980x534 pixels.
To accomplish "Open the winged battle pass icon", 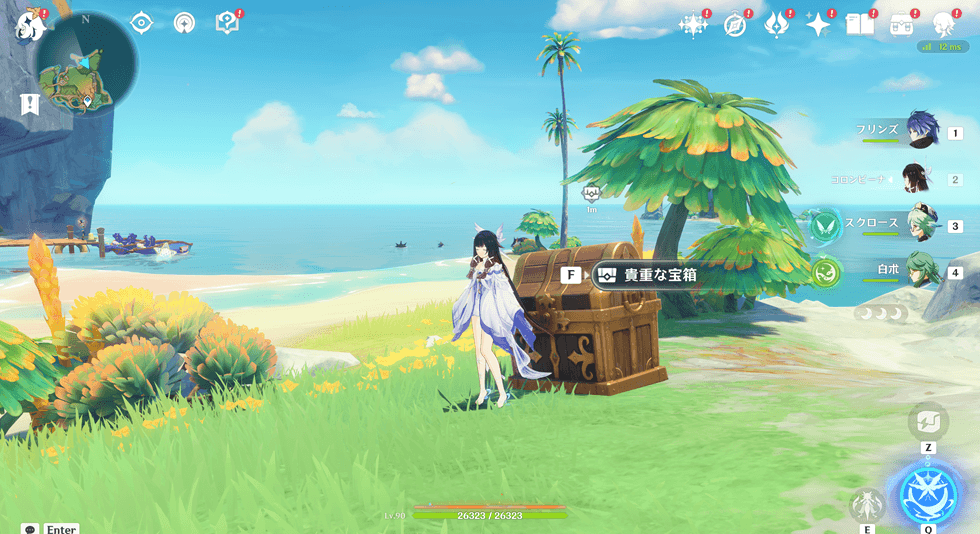I will coord(776,25).
